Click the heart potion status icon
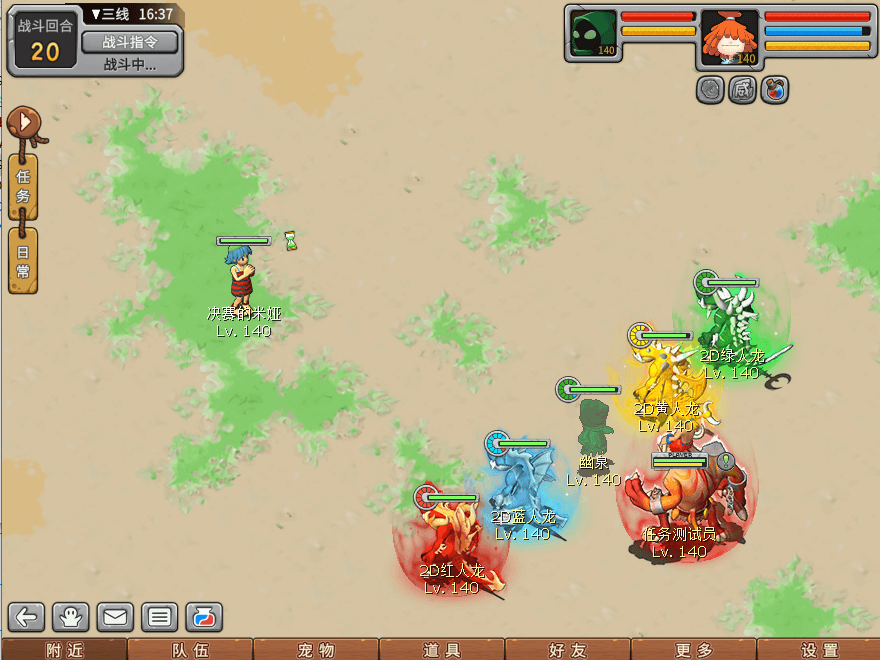 pyautogui.click(x=775, y=90)
